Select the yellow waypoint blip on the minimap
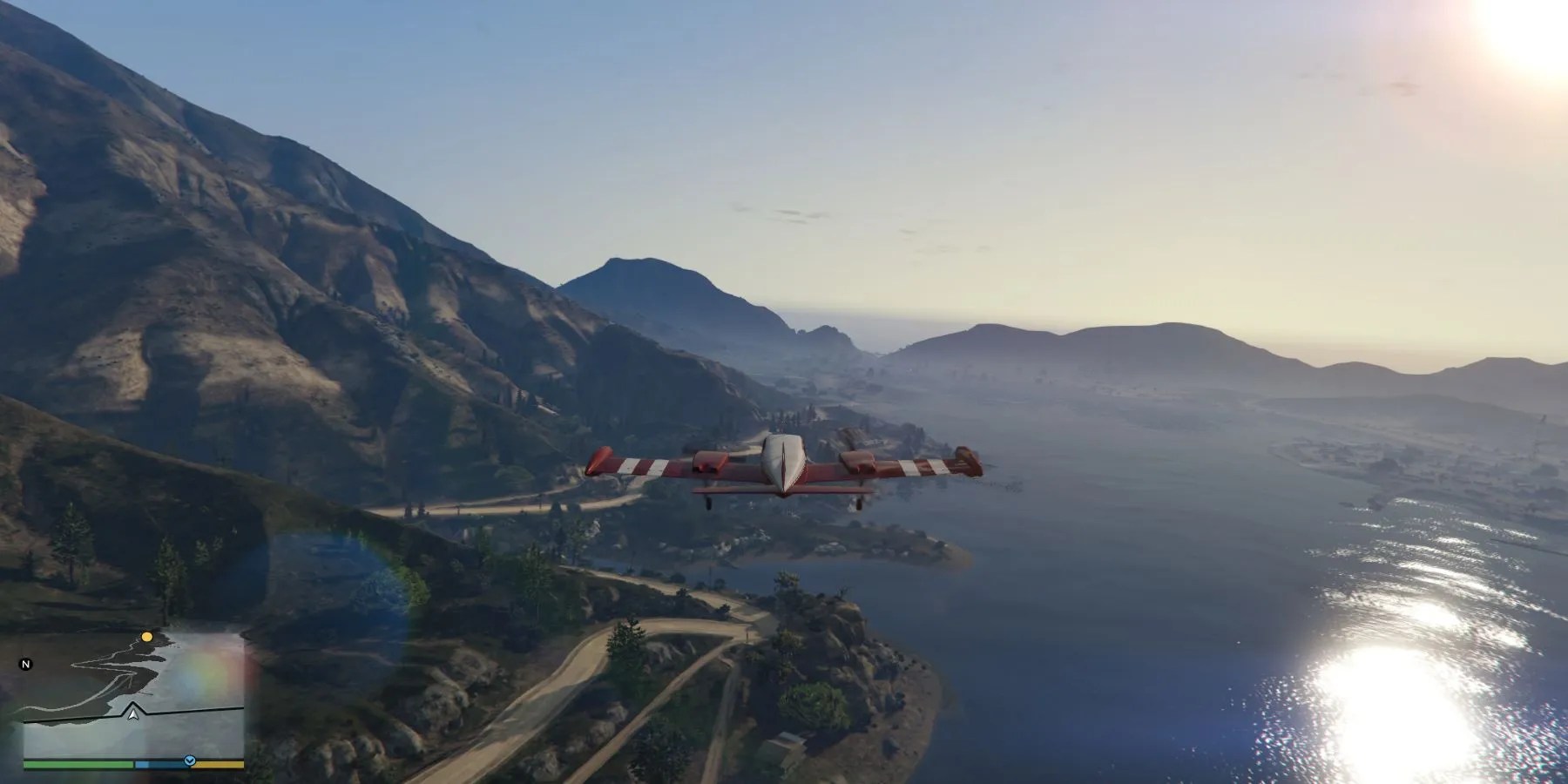Screen dimensions: 1568x784 146,637
